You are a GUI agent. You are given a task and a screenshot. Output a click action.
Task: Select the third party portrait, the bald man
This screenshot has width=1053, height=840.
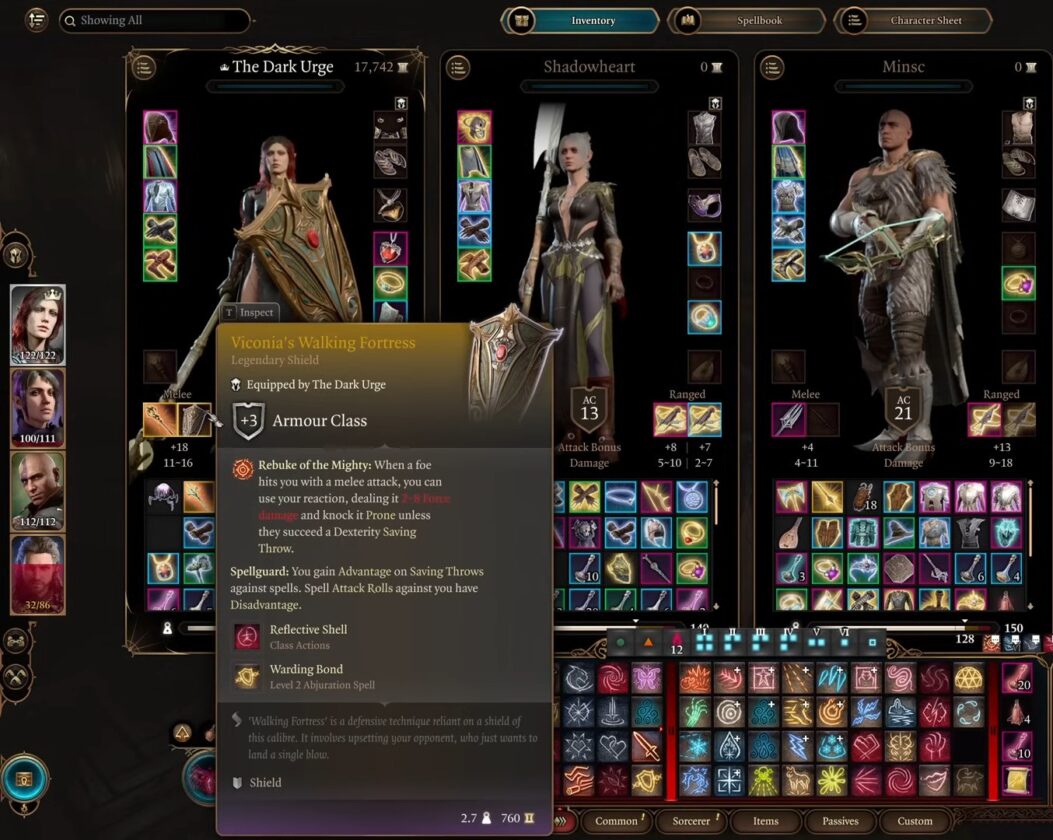click(x=38, y=490)
